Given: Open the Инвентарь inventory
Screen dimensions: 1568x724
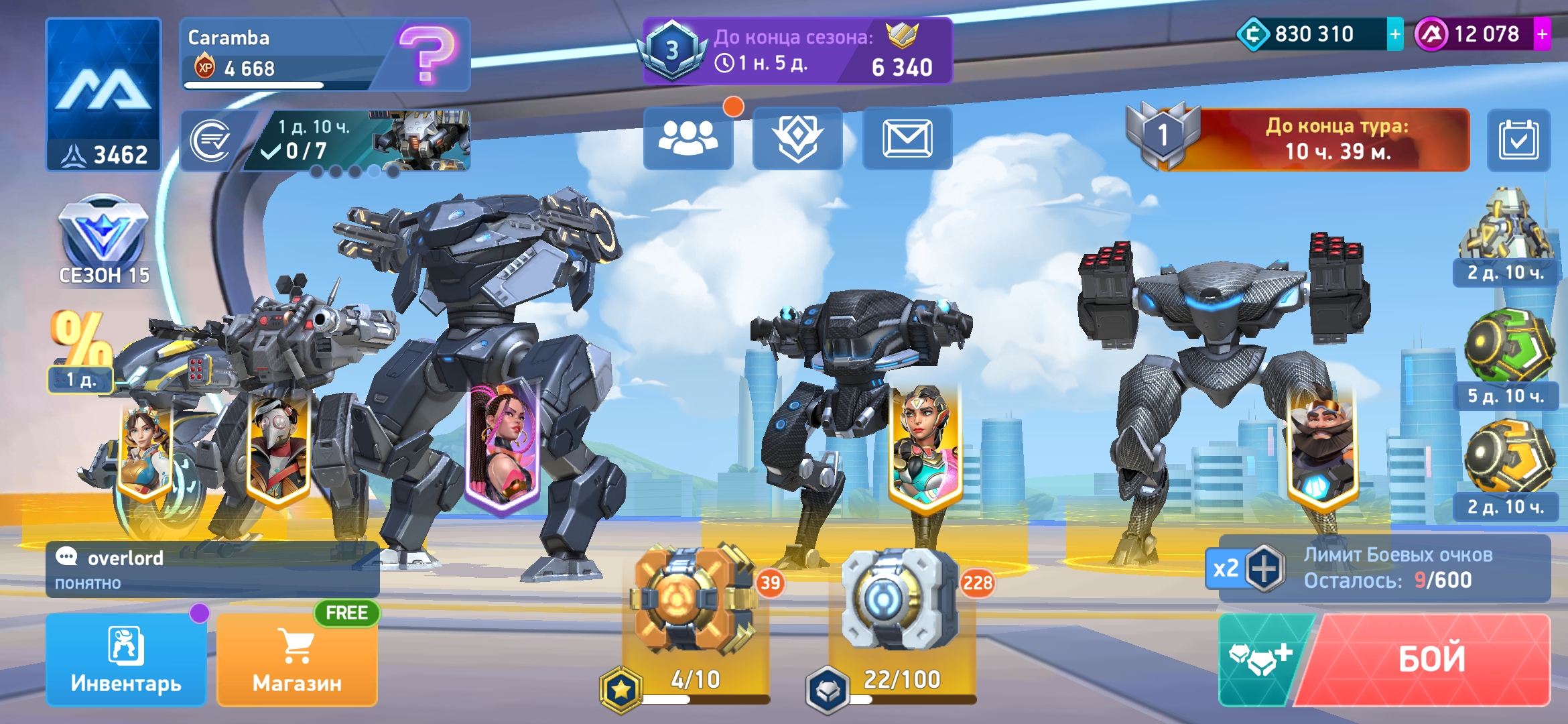Looking at the screenshot, I should point(126,660).
